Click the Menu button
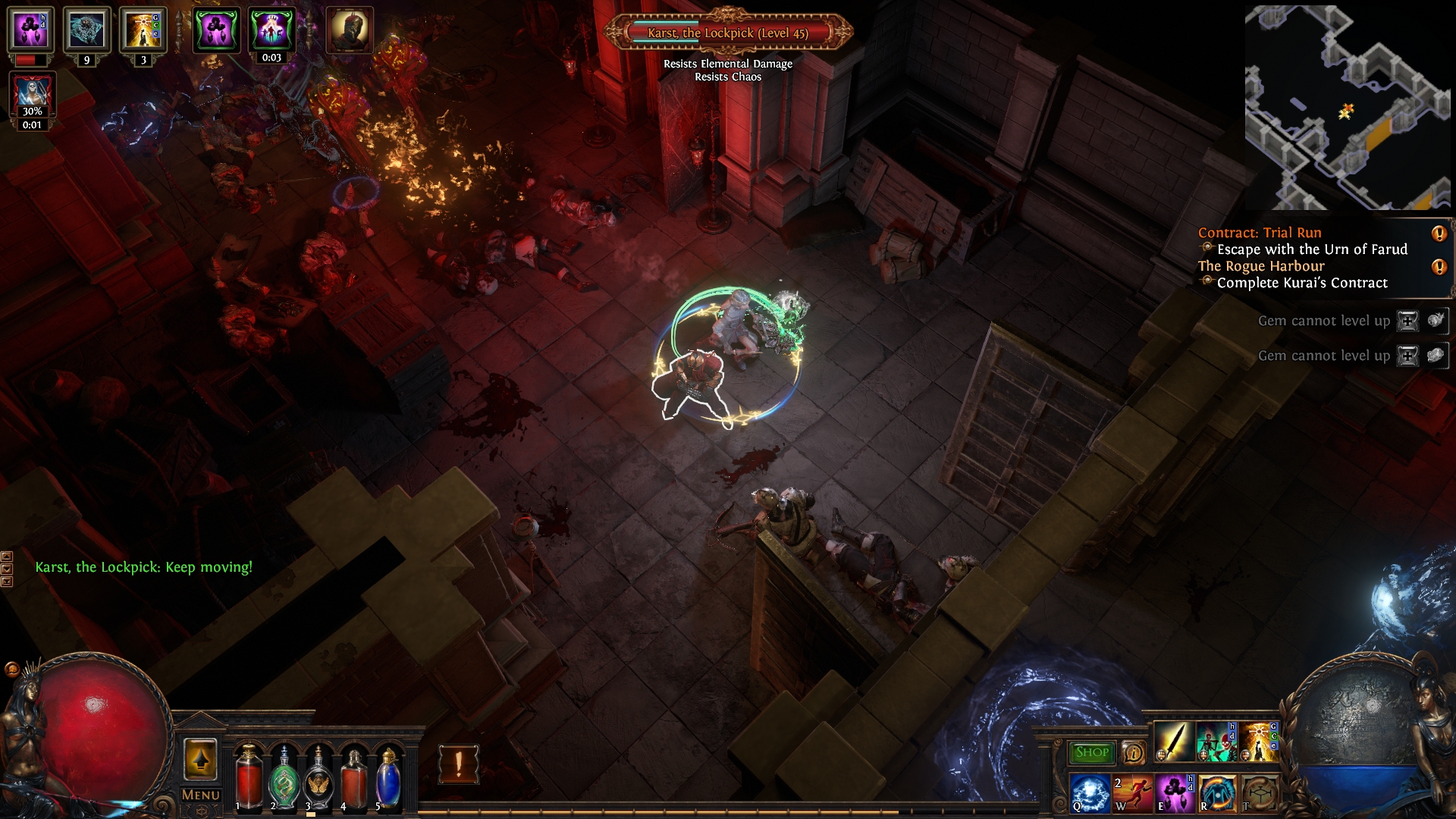Screen dimensions: 1456x819 [200, 795]
